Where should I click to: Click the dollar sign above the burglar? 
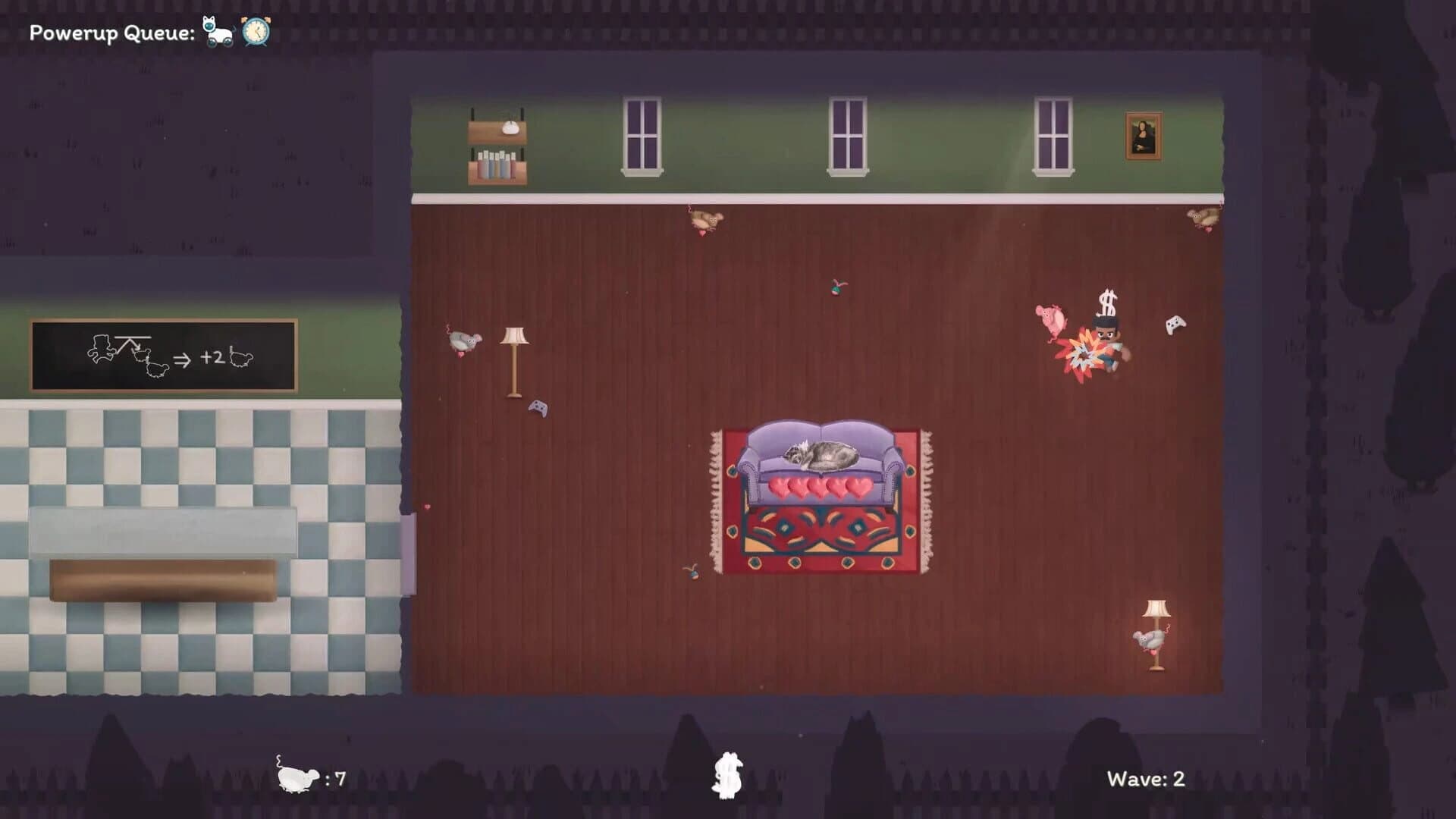pyautogui.click(x=1106, y=303)
